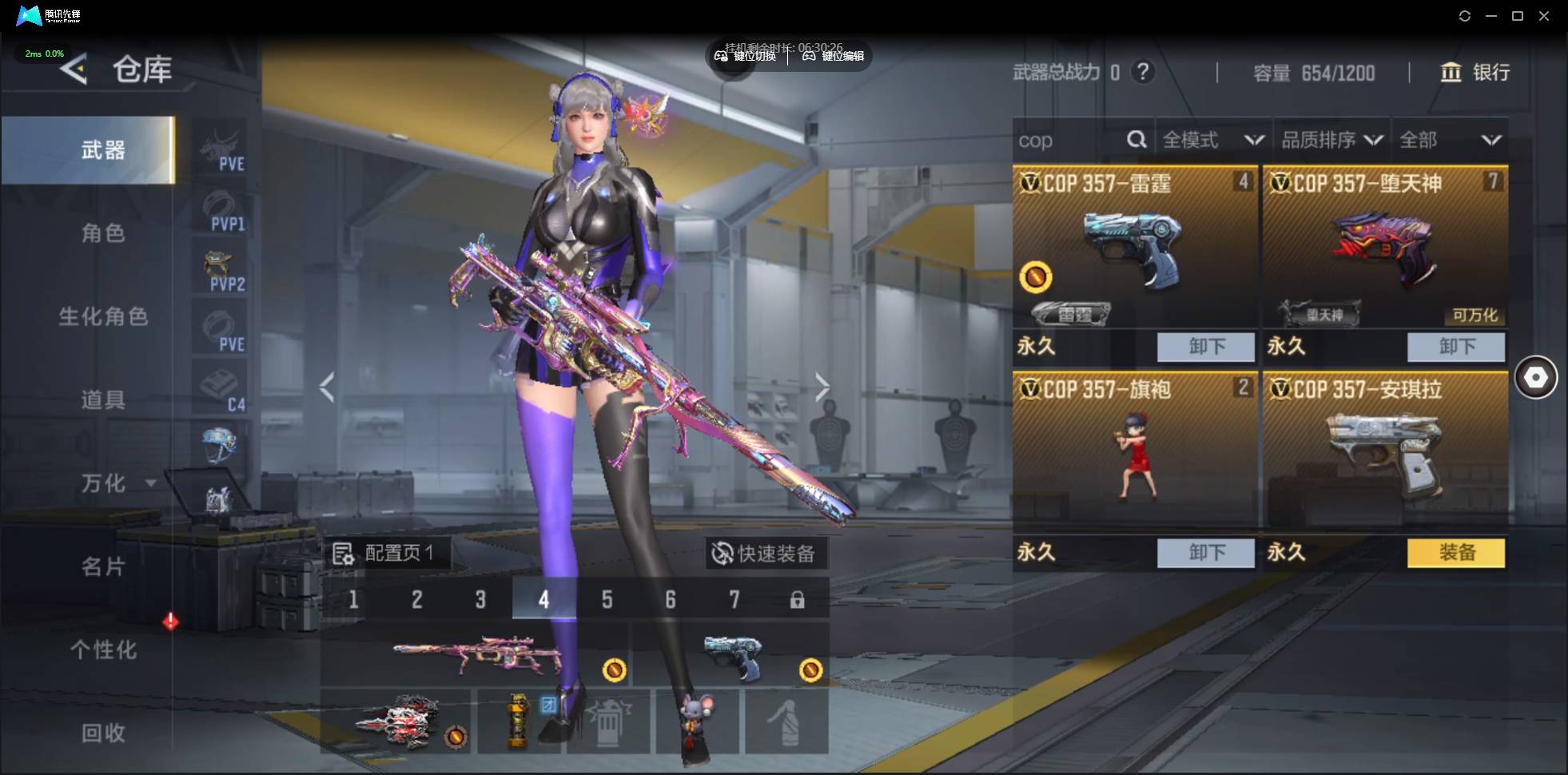Unequip the COP 357-堕天神 pistol
Image resolution: width=1568 pixels, height=775 pixels.
point(1455,347)
